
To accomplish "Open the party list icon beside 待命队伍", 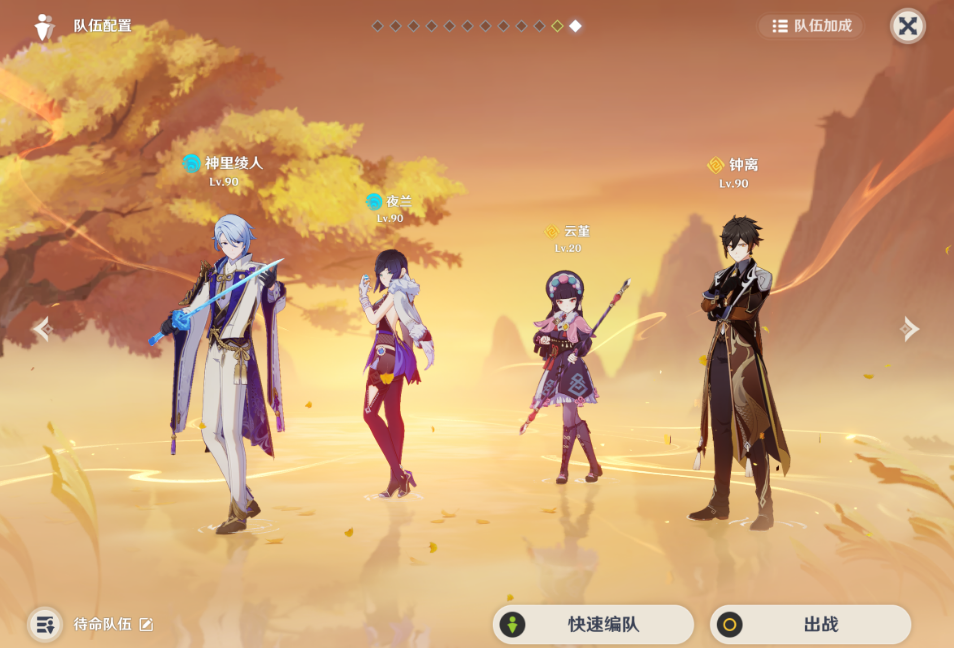I will click(45, 625).
